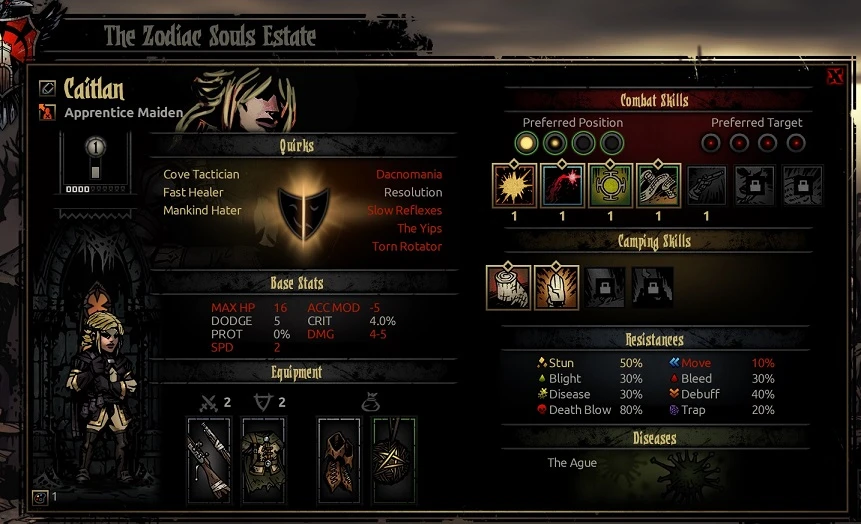
Task: Close the character sheet with the red X
Action: click(x=835, y=77)
